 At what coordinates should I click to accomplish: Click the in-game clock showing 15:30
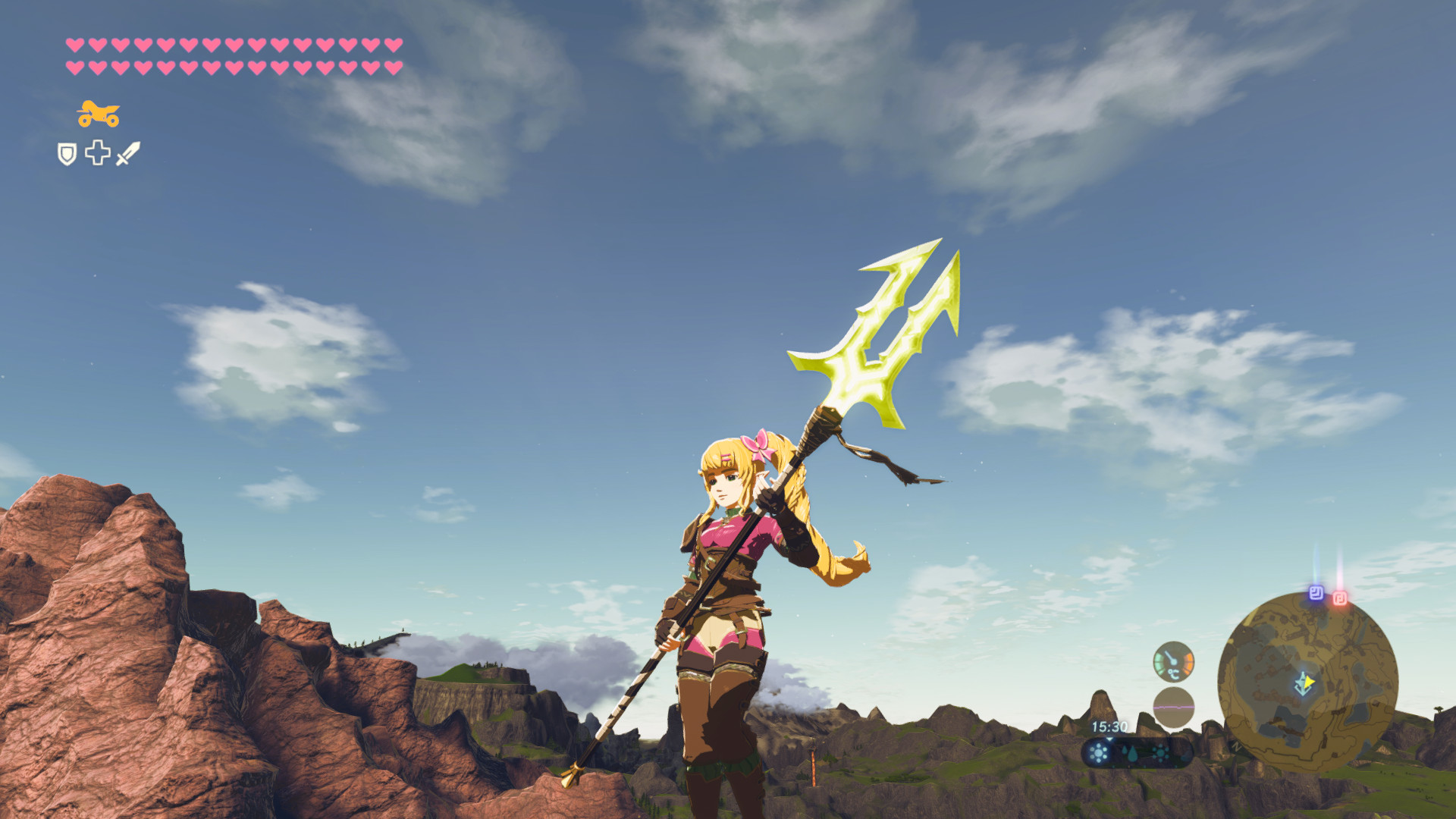click(1109, 726)
